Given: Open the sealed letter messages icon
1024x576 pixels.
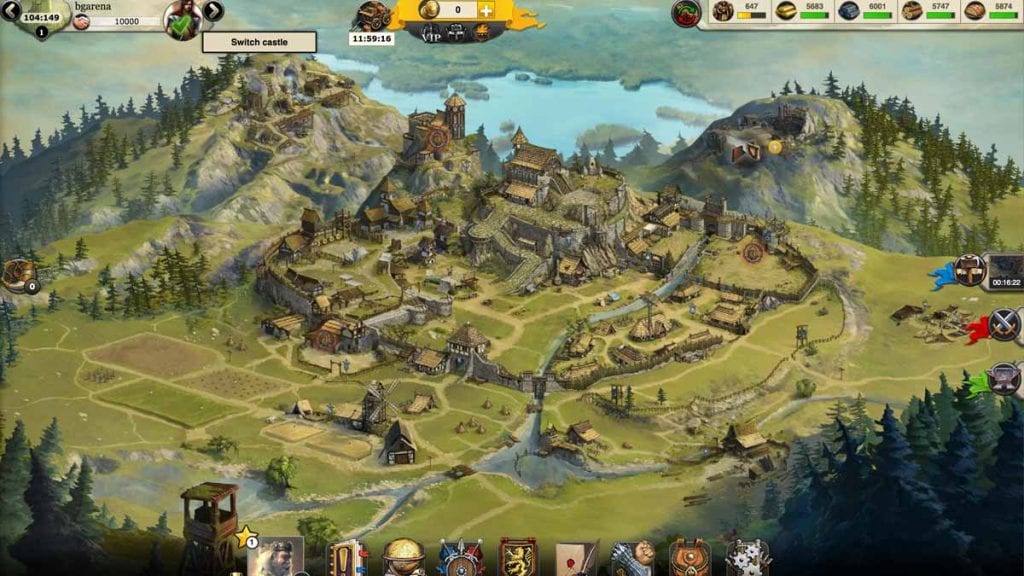Looking at the screenshot, I should tap(576, 558).
